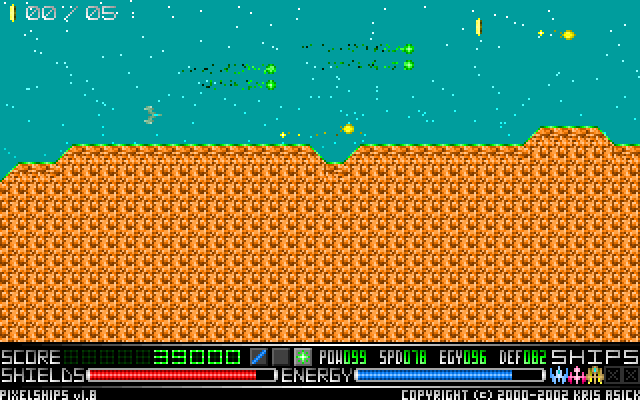Click the green plus power-up slot
This screenshot has width=640, height=400.
coord(303,356)
